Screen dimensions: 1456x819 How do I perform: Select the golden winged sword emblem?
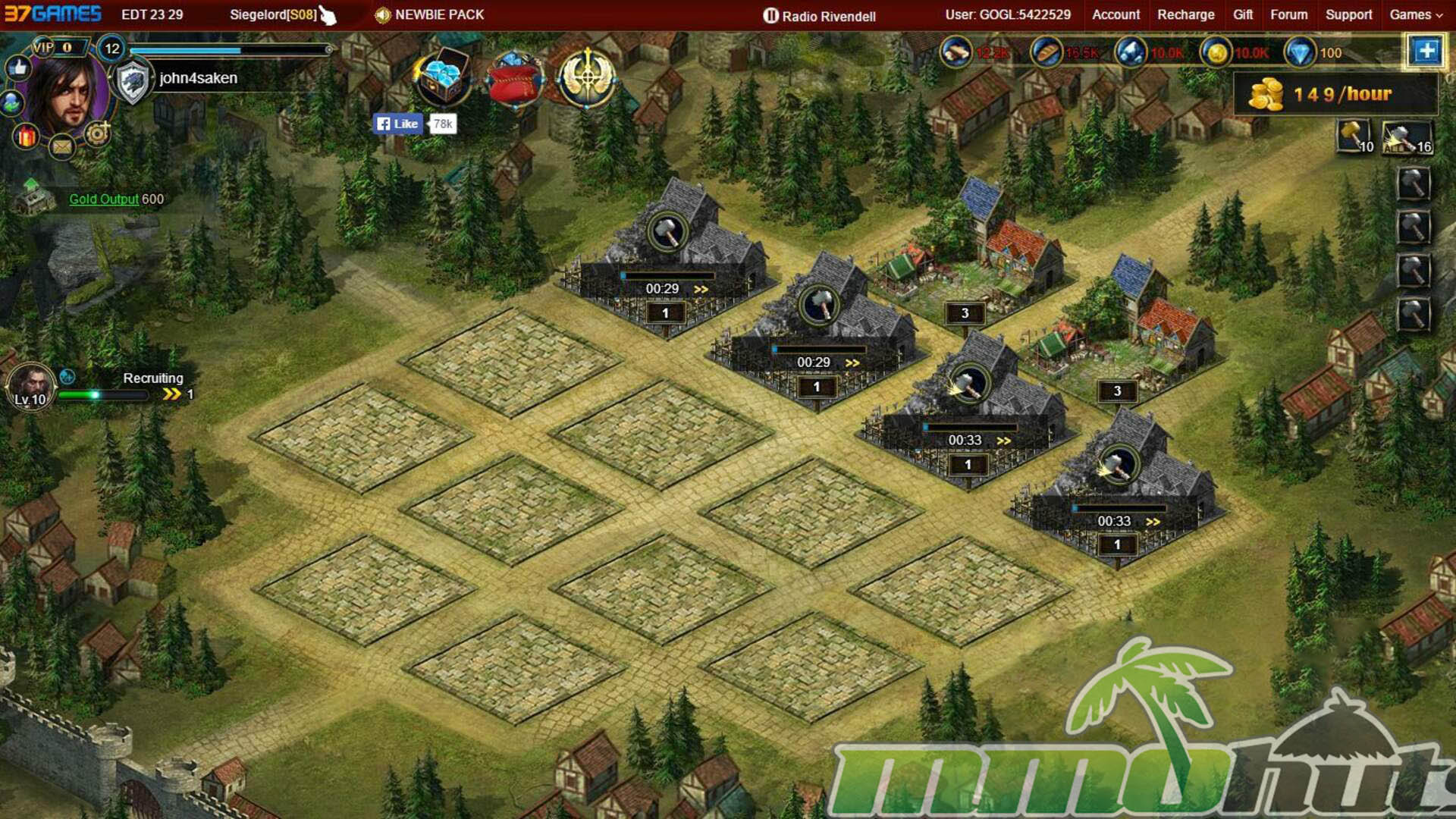tap(586, 78)
